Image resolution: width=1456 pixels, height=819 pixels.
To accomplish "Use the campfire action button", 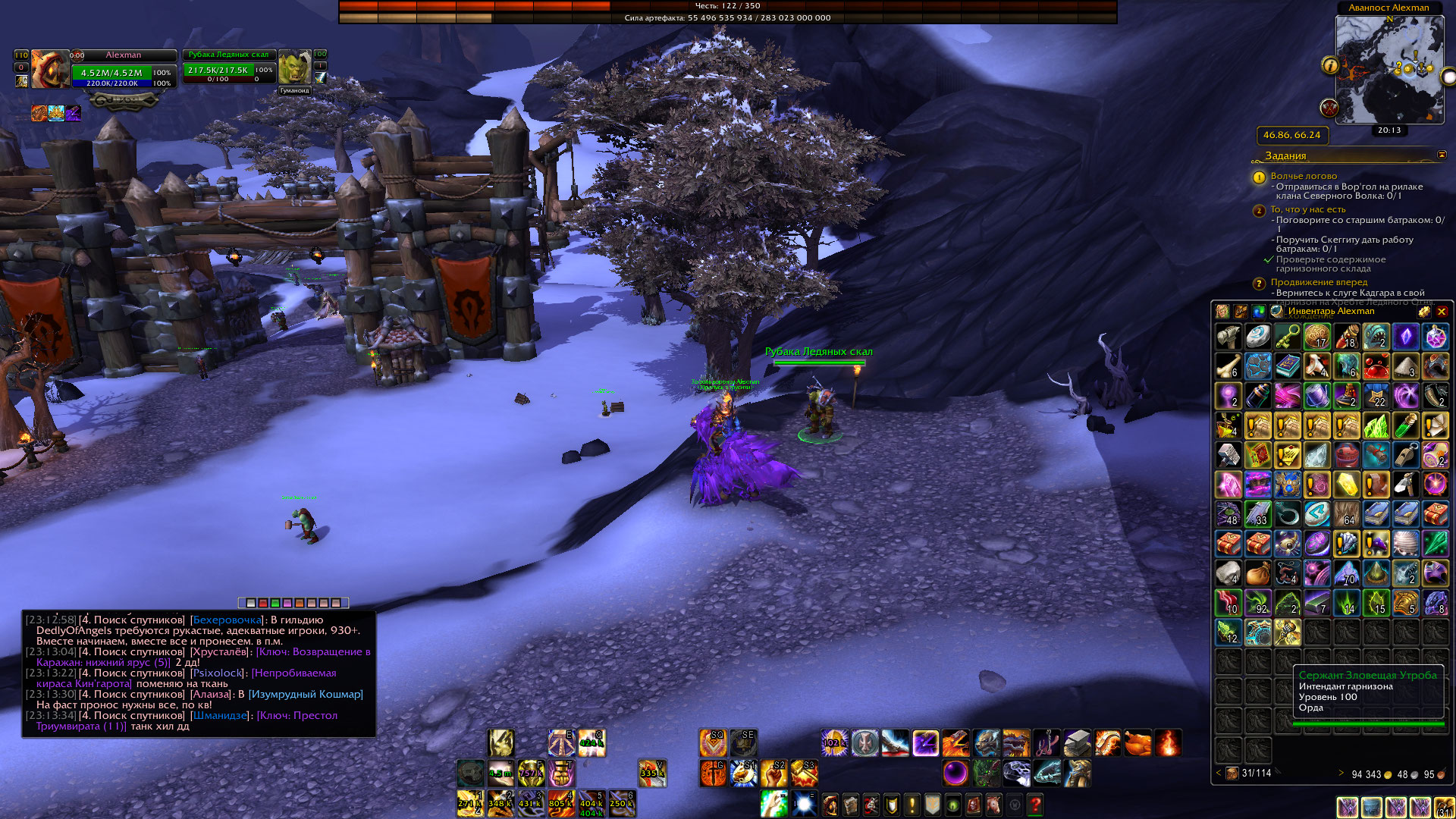I will click(1168, 743).
